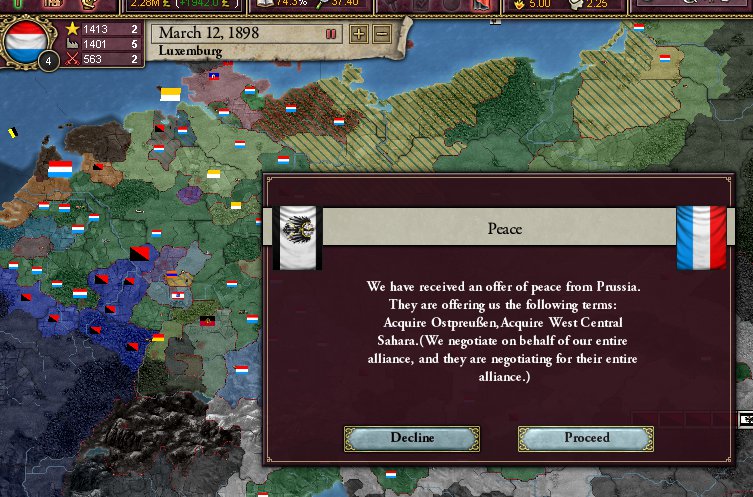The width and height of the screenshot is (753, 497).
Task: Click the Prussian eagle flag in the dialog
Action: click(x=297, y=236)
